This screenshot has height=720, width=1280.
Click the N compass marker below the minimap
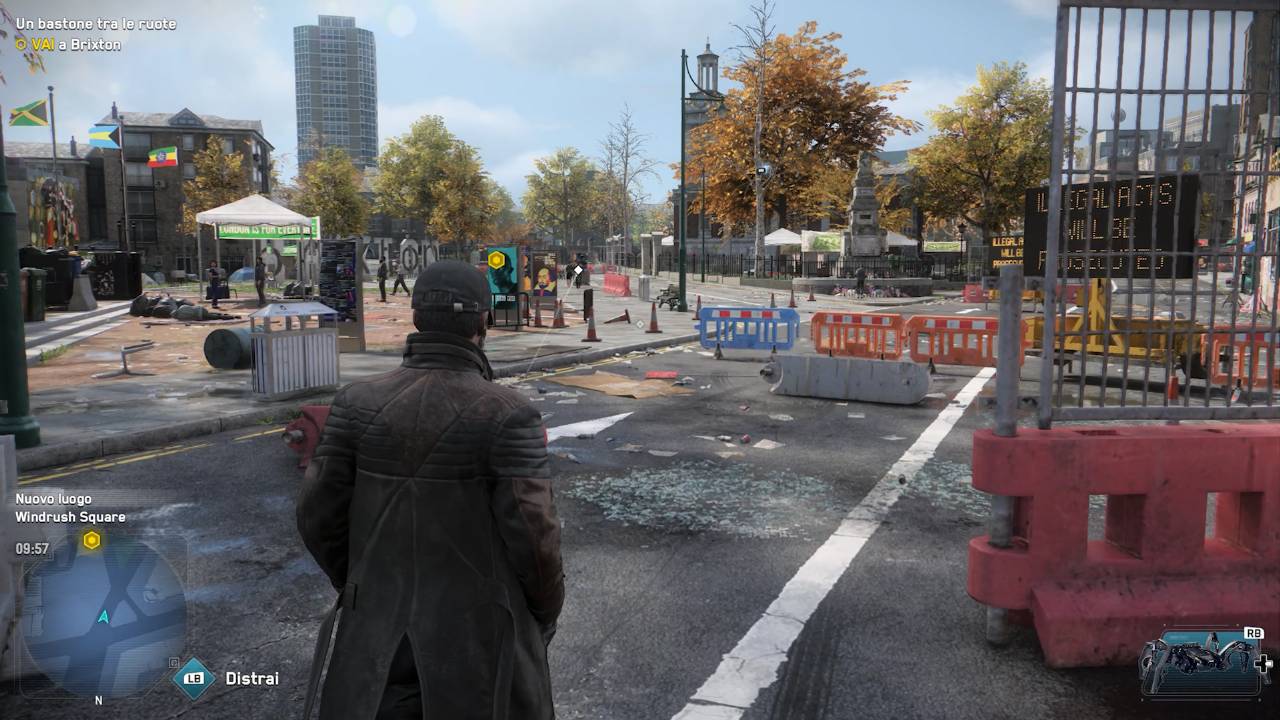pos(98,702)
